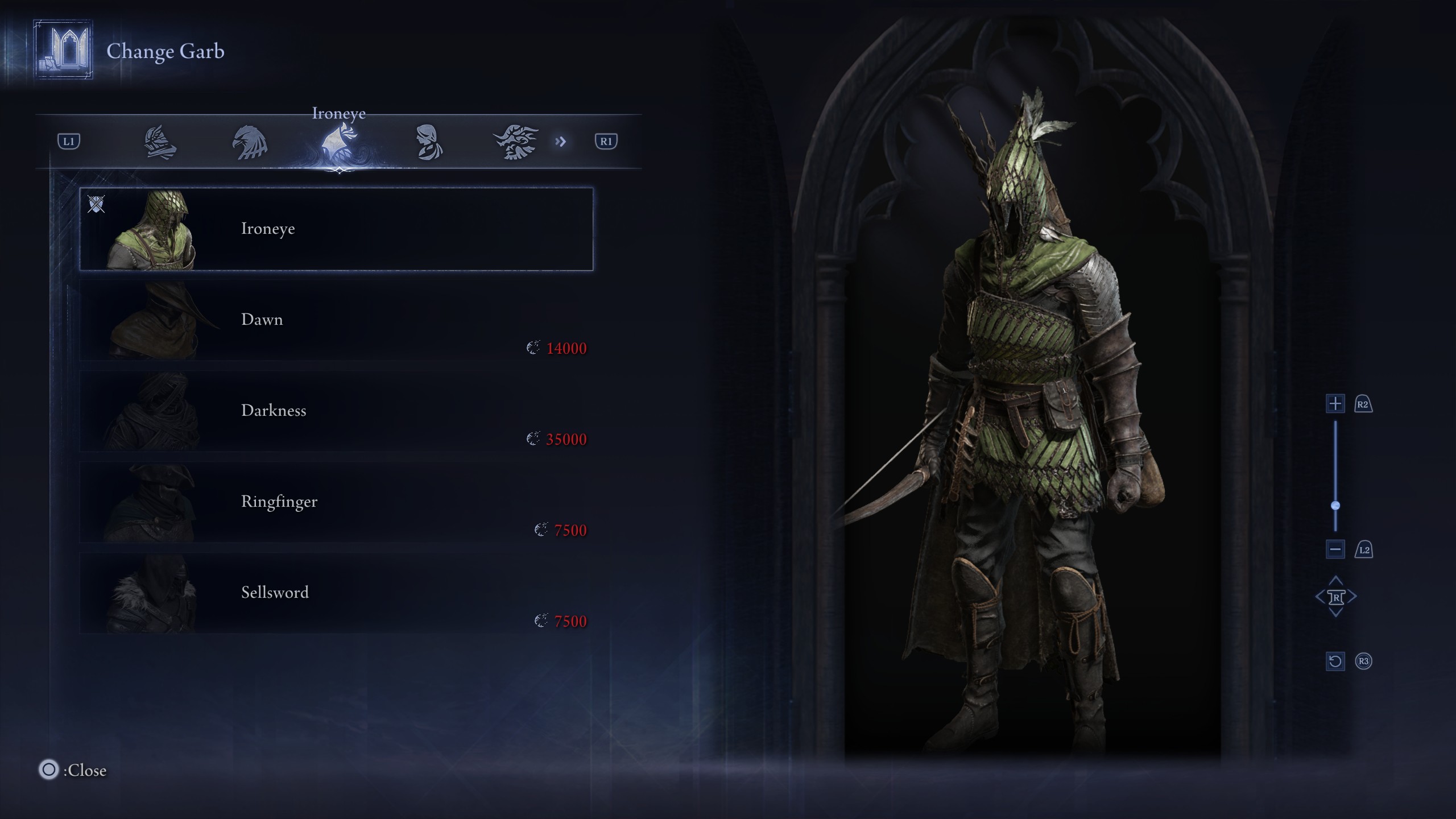Screen dimensions: 1456x819
Task: Zoom in with the plus button
Action: click(x=1335, y=404)
